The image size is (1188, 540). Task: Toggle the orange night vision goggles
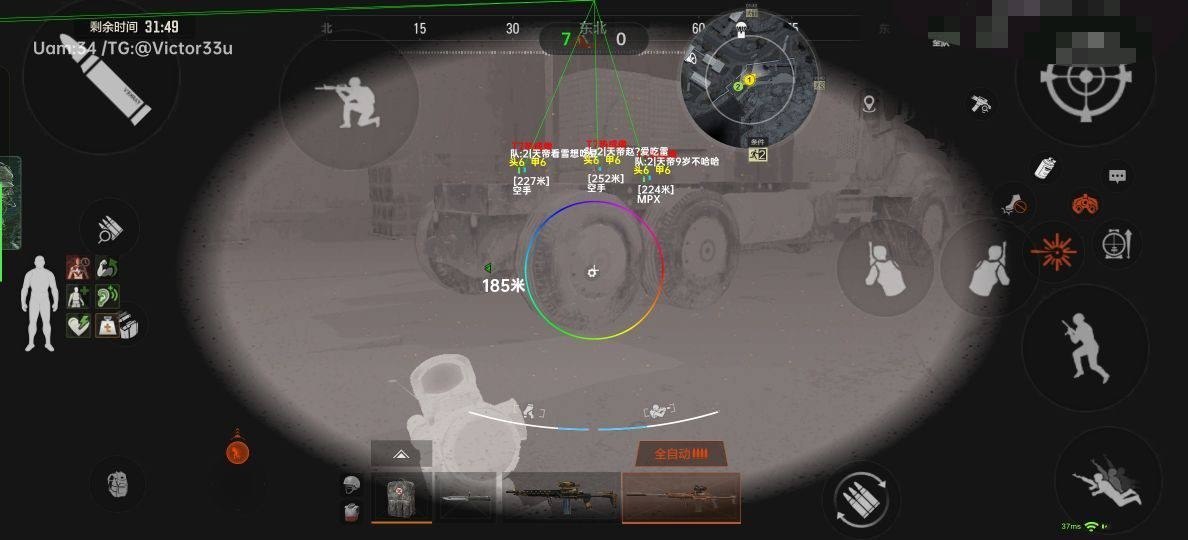click(x=1083, y=204)
